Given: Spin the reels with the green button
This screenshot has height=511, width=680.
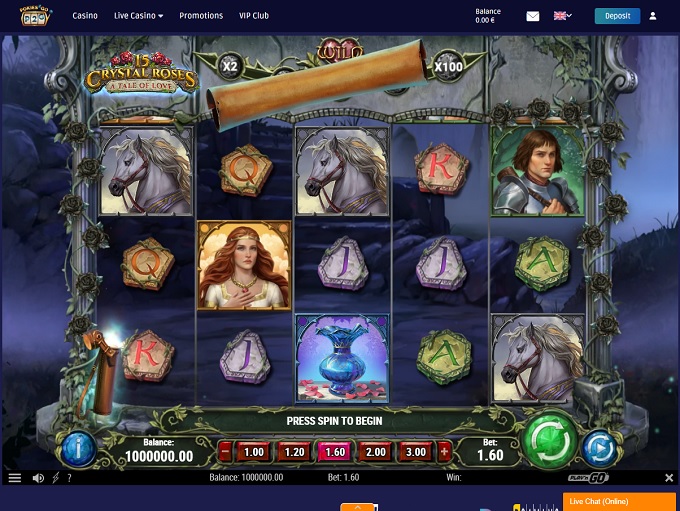Looking at the screenshot, I should point(551,438).
